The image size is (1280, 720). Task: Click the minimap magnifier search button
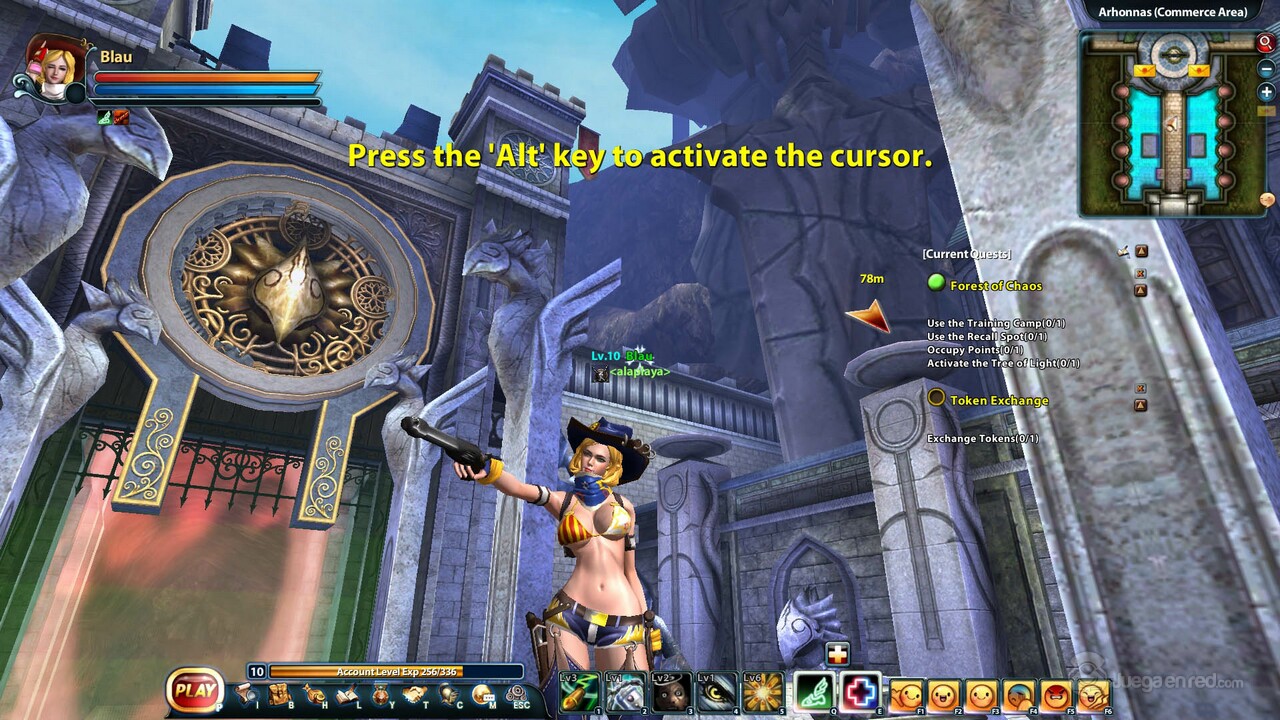coord(1265,43)
